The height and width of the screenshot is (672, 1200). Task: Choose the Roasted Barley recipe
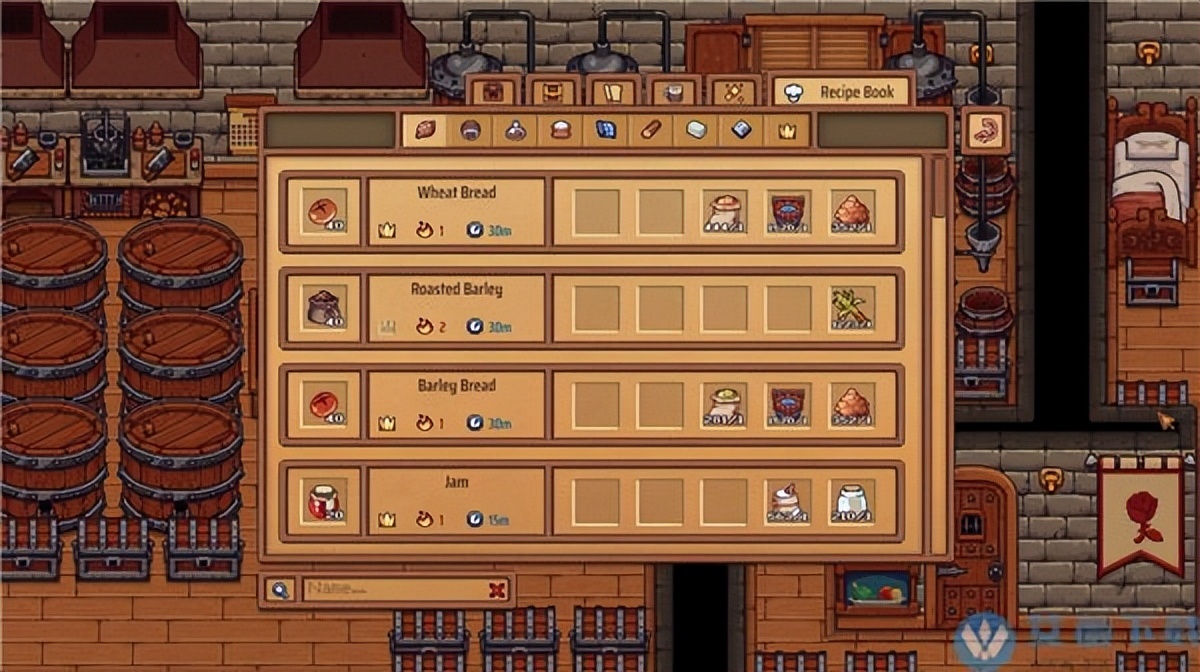point(457,308)
